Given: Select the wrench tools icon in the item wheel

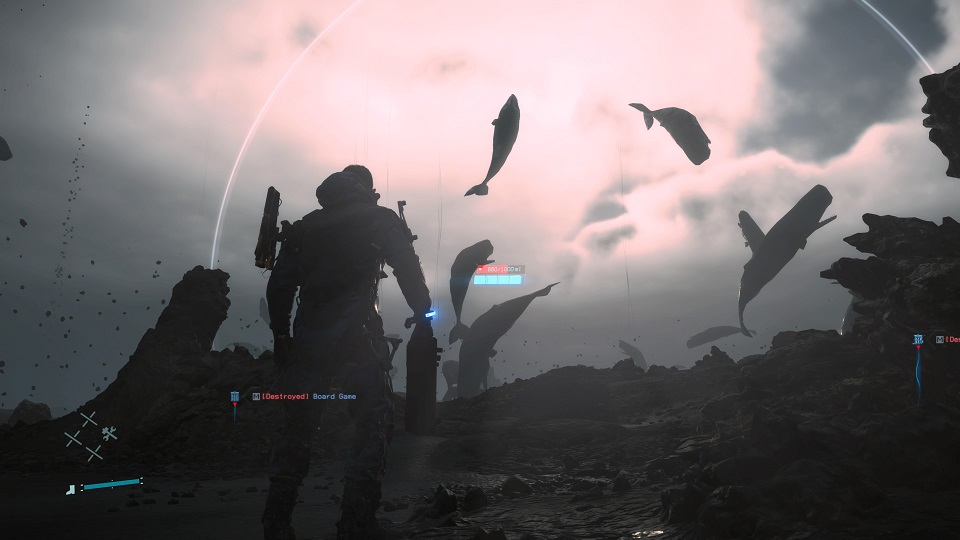Looking at the screenshot, I should (x=110, y=433).
